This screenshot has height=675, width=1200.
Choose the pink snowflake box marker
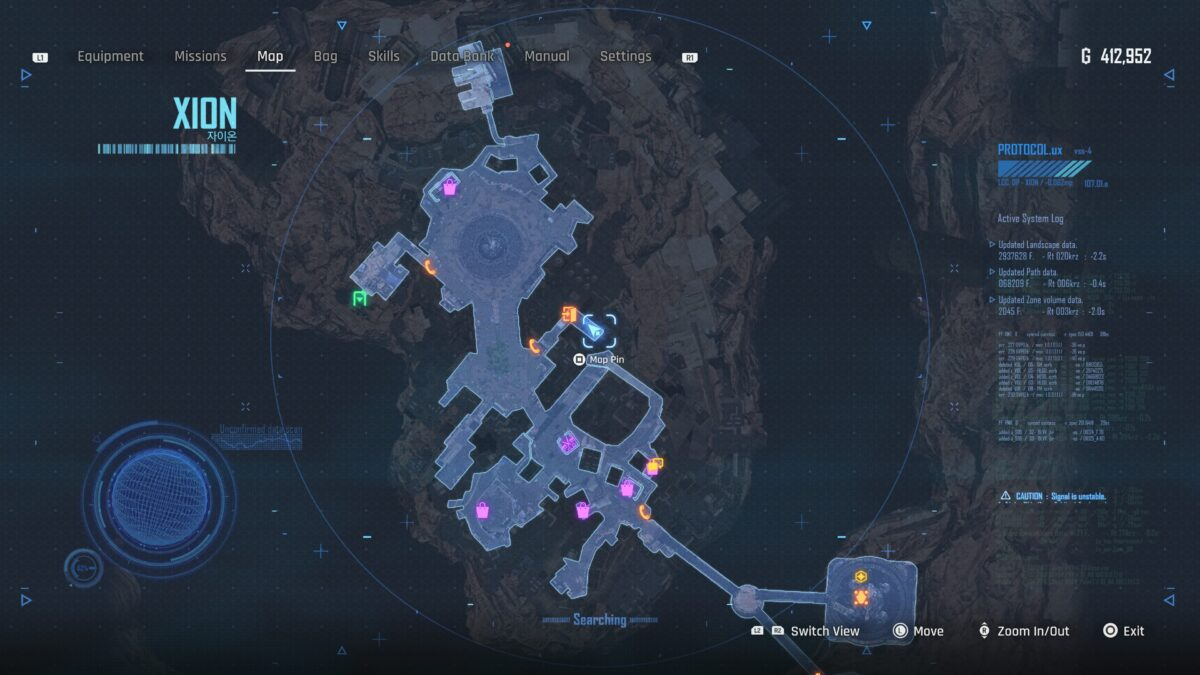(x=569, y=442)
